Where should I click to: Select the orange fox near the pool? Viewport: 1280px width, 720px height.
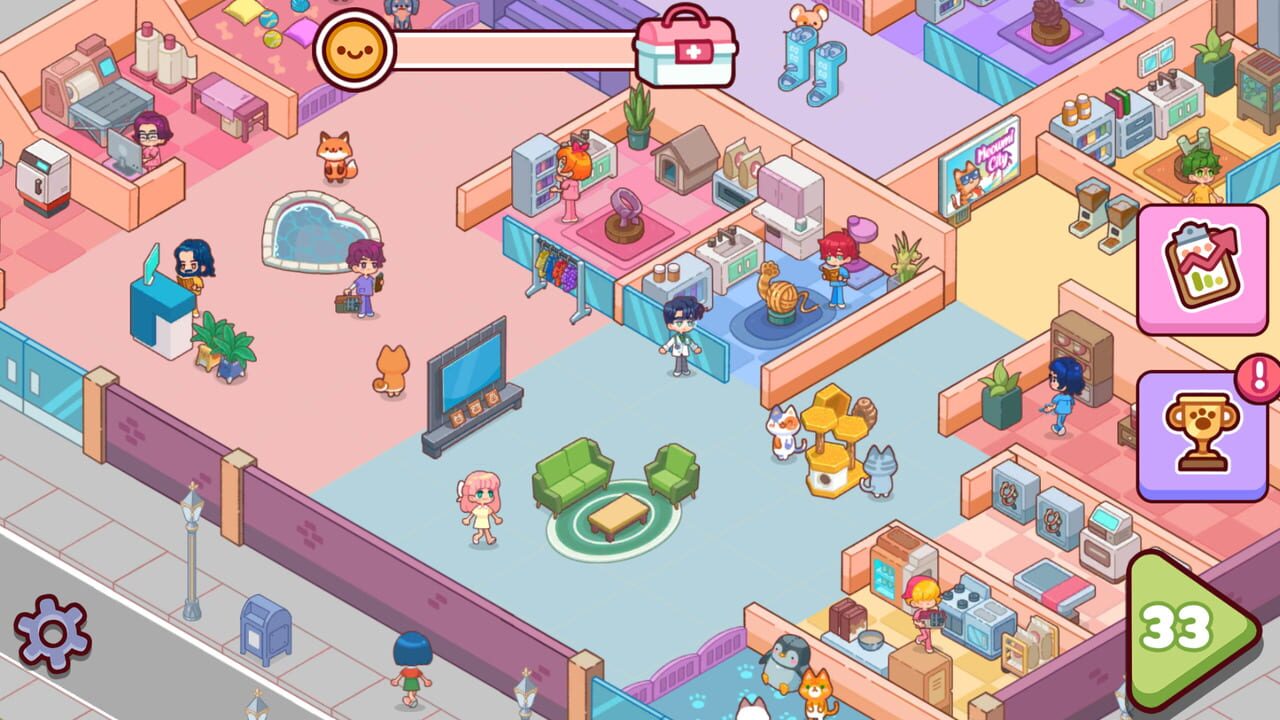pyautogui.click(x=335, y=158)
